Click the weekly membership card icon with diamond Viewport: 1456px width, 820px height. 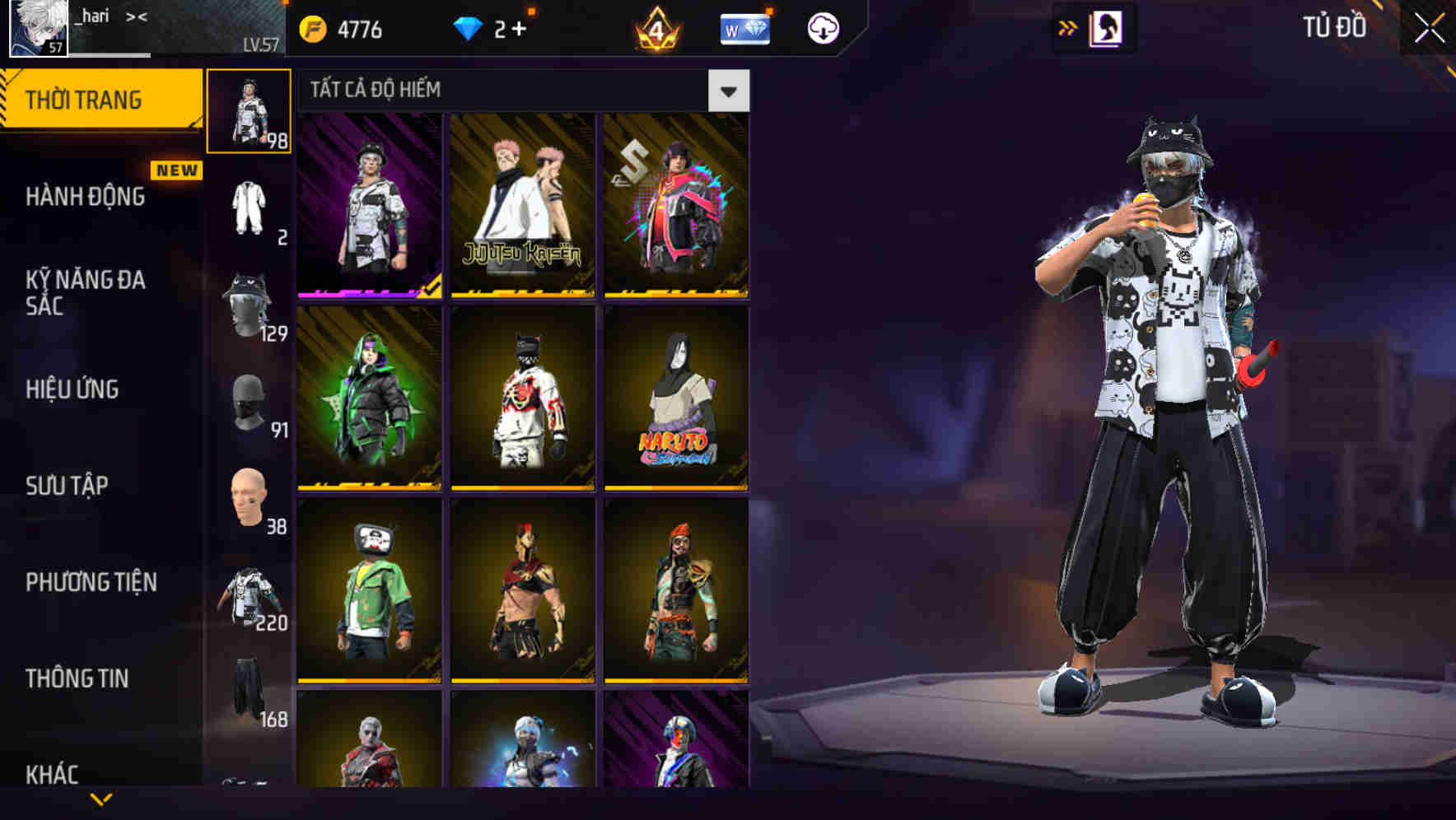point(744,28)
